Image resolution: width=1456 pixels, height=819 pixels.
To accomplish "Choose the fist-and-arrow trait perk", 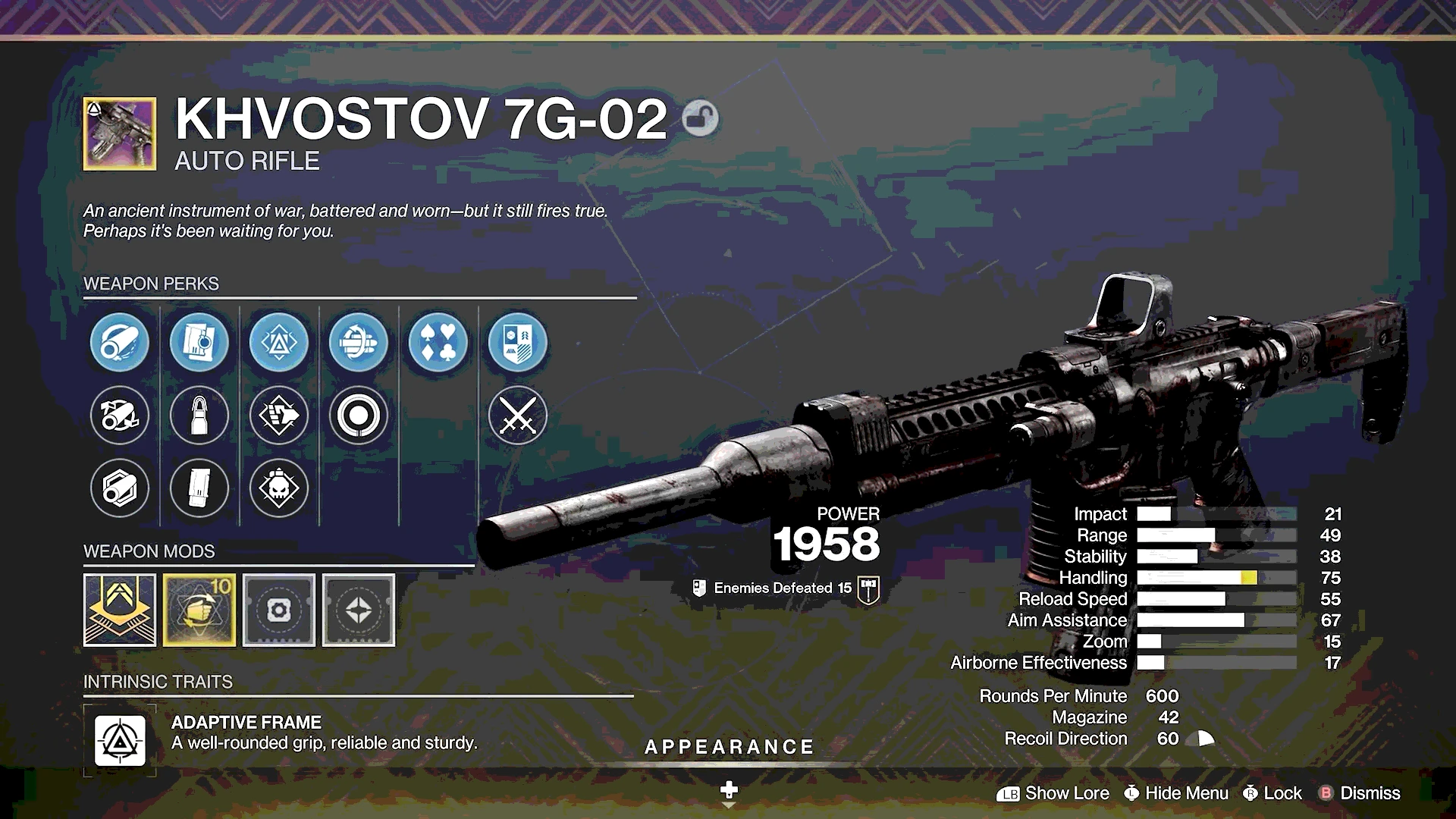I will coord(279,416).
